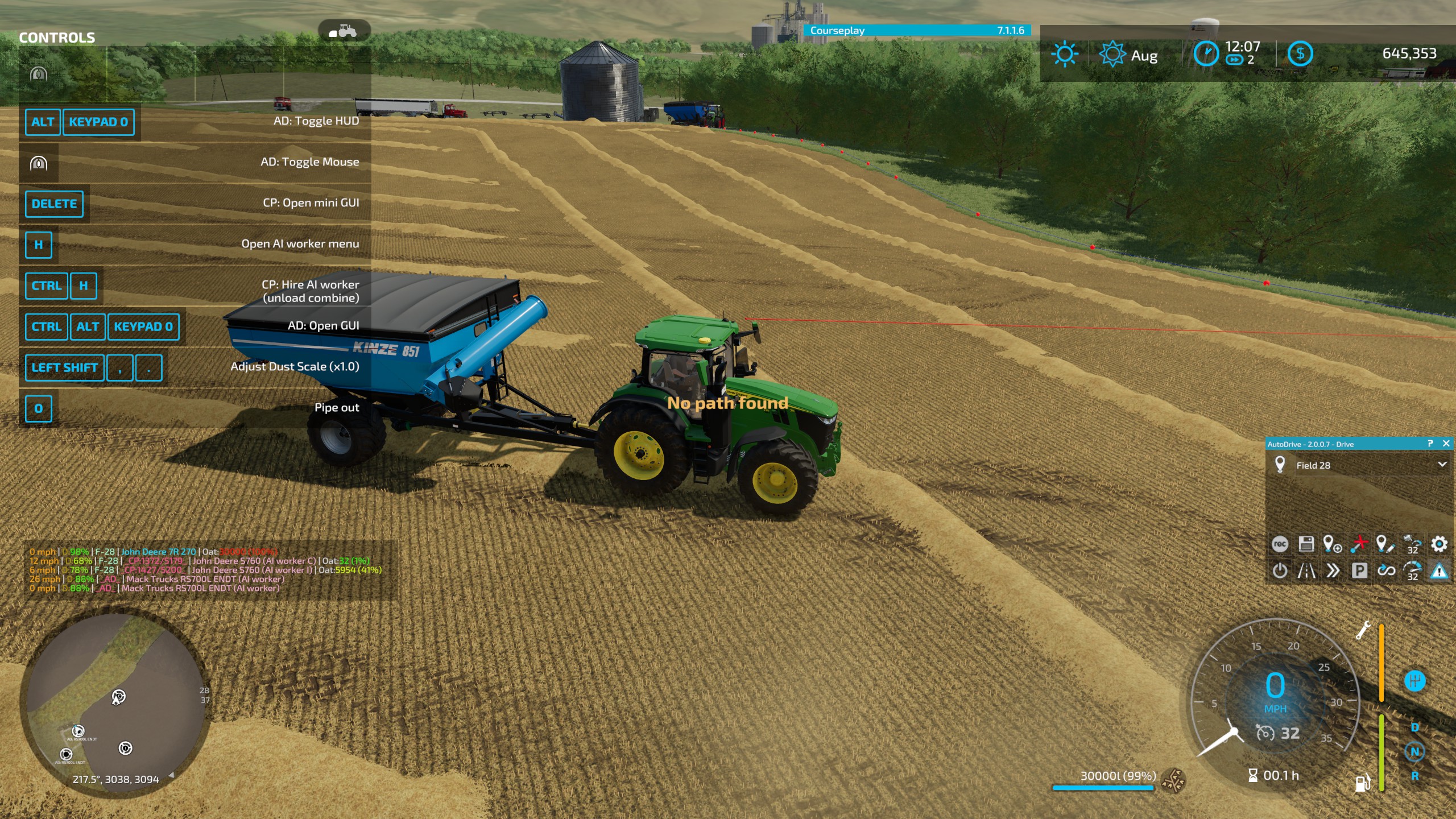This screenshot has width=1456, height=819.
Task: Open the AutoDrive fast-forward mode chevrons
Action: point(1331,570)
